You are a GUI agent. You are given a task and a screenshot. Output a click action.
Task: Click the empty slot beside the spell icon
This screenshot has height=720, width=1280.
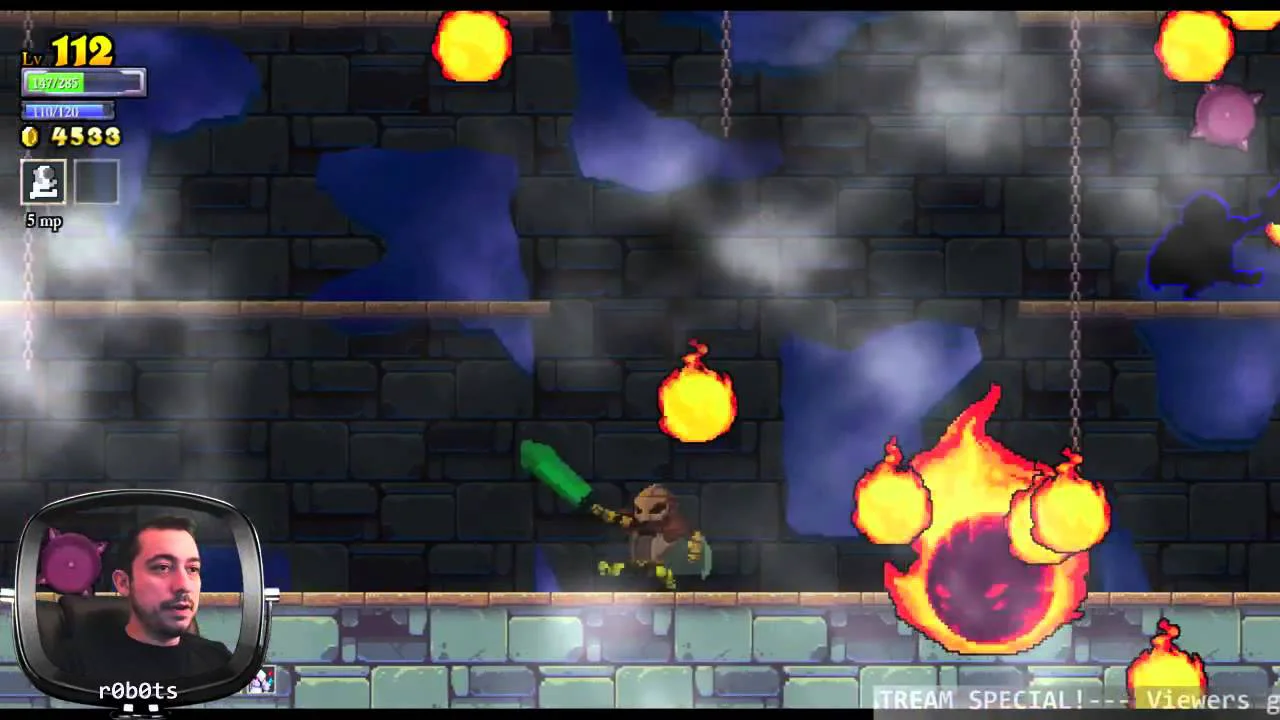(x=96, y=183)
